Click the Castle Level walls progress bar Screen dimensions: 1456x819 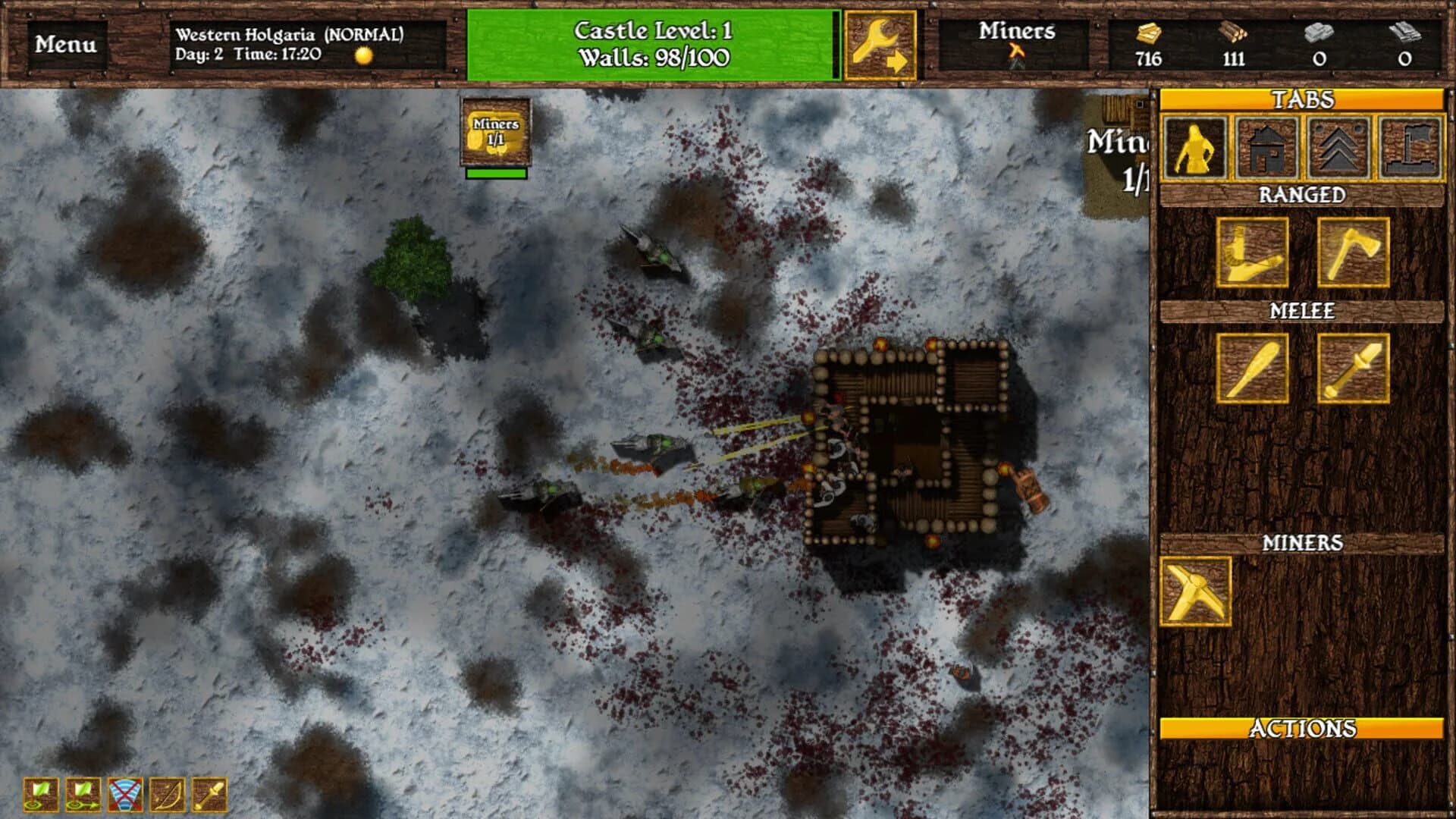[652, 45]
